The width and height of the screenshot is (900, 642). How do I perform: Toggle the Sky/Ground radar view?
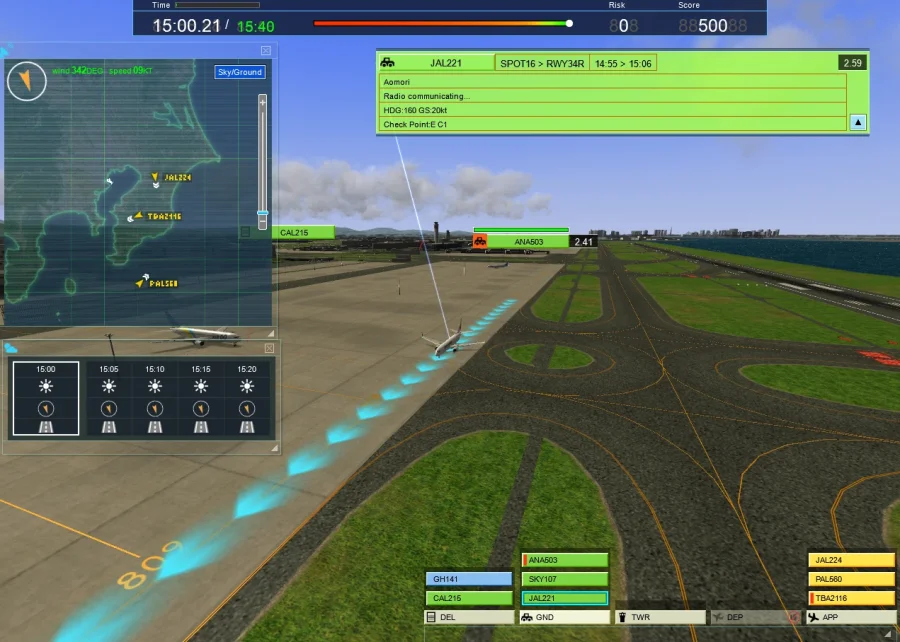(x=240, y=72)
